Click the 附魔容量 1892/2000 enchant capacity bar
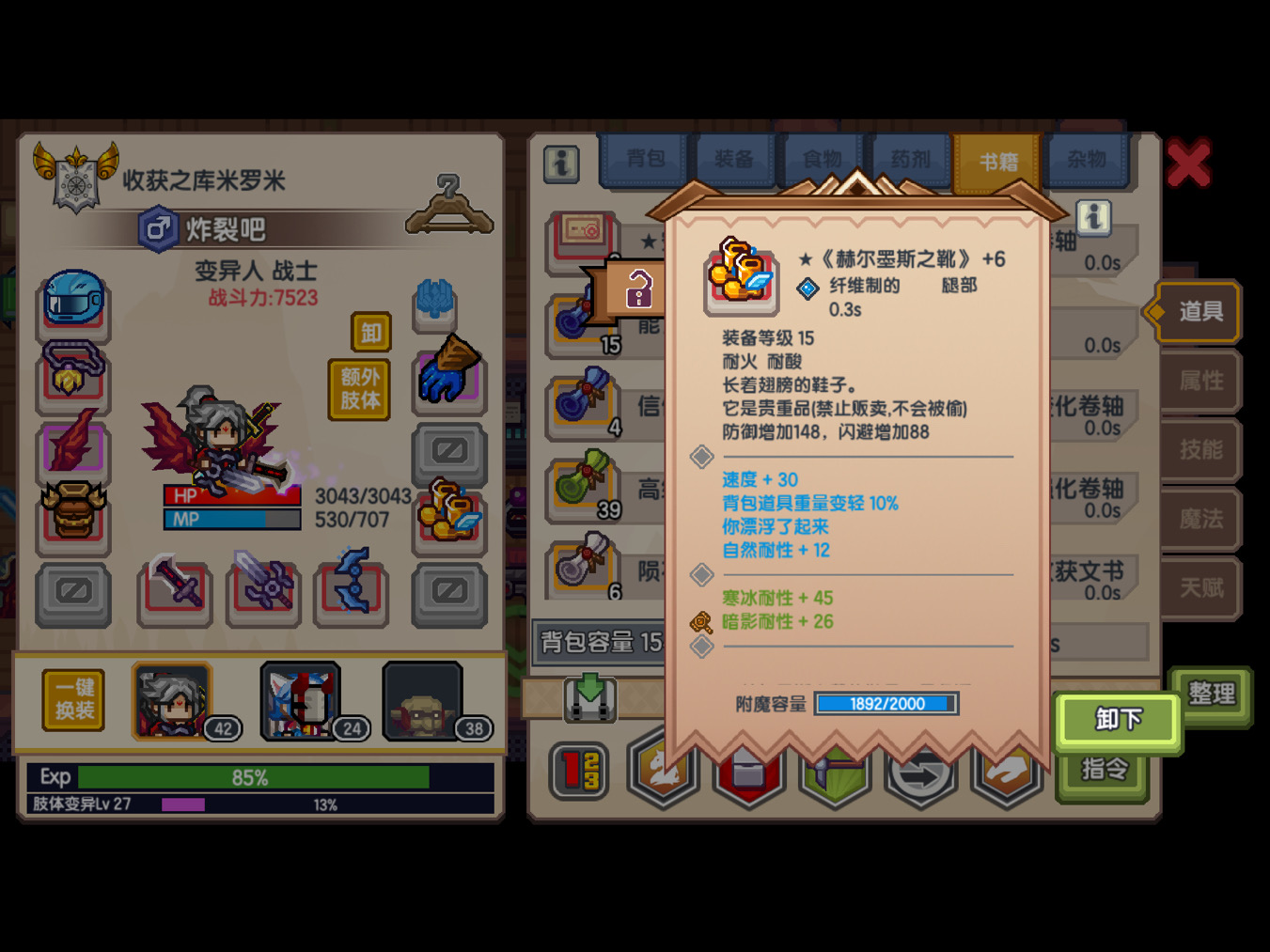1270x952 pixels. click(x=885, y=704)
